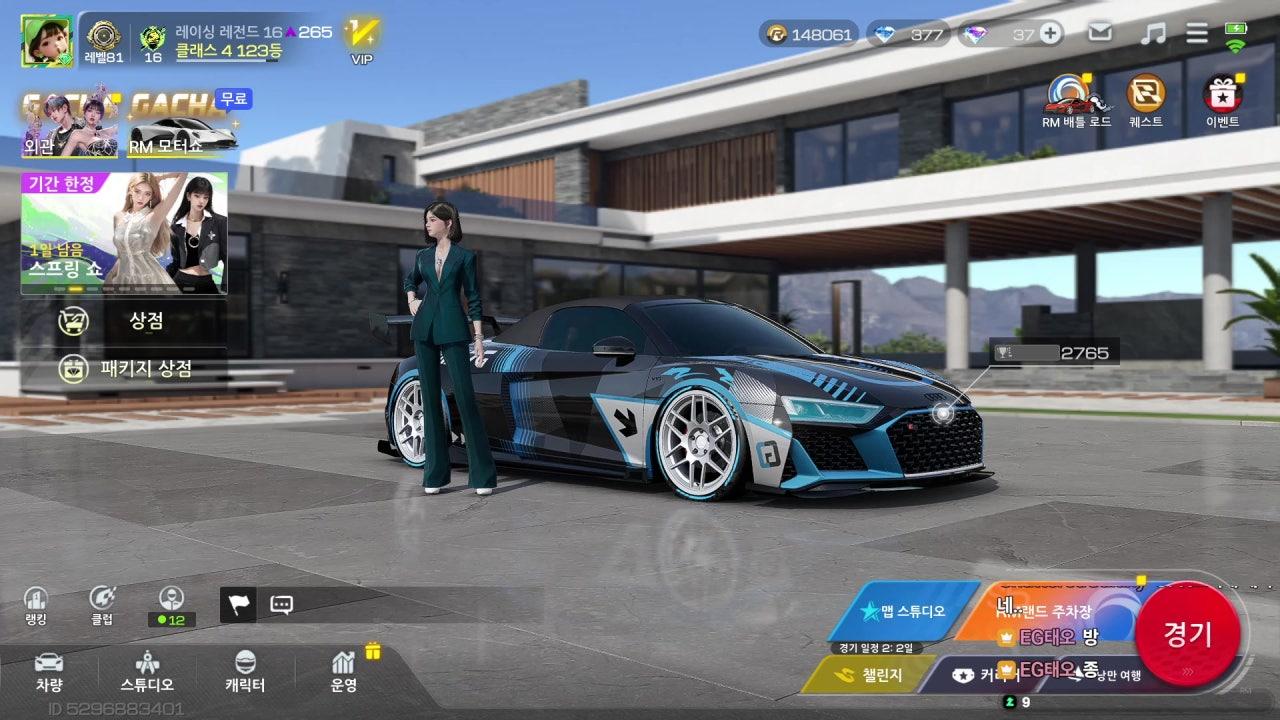The height and width of the screenshot is (720, 1280).
Task: Open the 차량 vehicle menu
Action: tap(49, 671)
